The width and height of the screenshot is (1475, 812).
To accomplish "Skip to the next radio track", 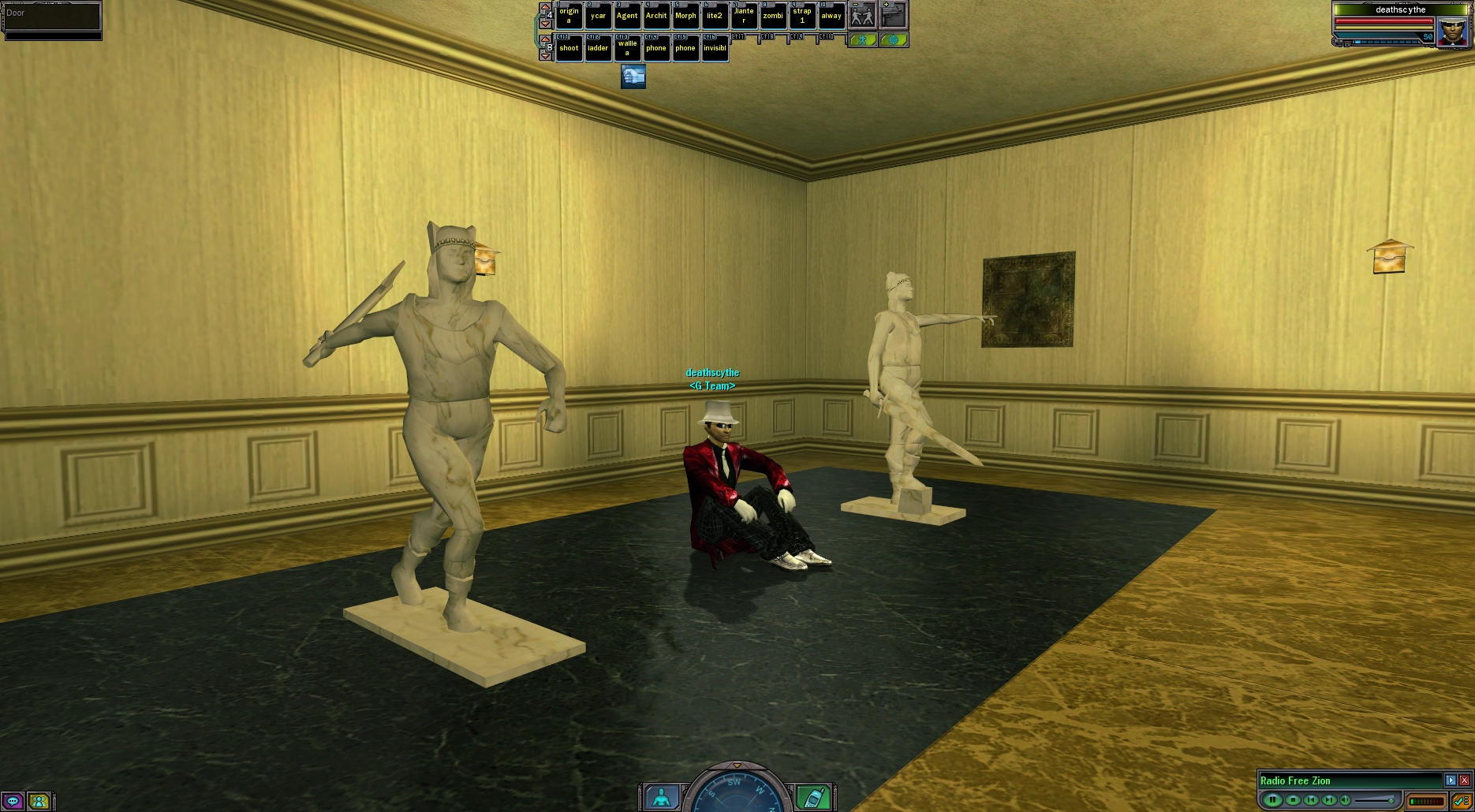I will coord(1330,800).
